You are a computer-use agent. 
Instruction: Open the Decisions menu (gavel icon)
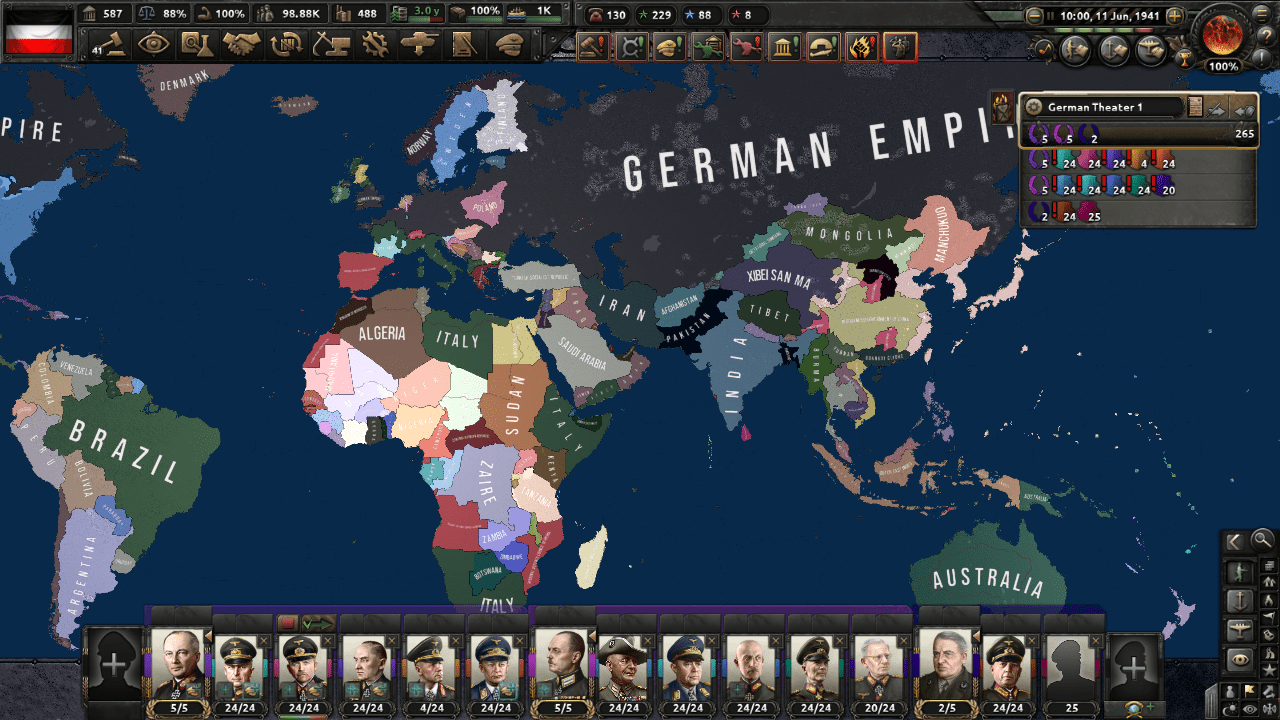113,46
